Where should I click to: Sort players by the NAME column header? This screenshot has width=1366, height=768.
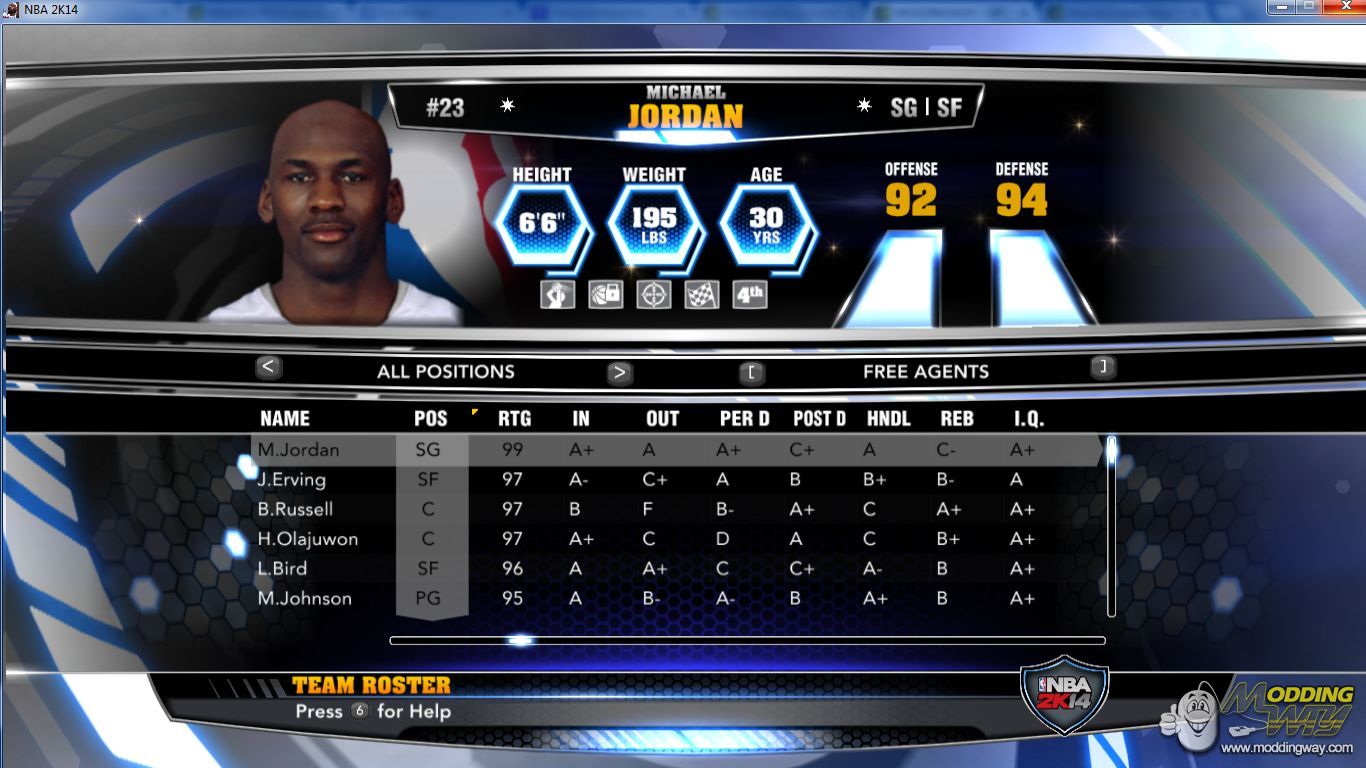pos(285,419)
